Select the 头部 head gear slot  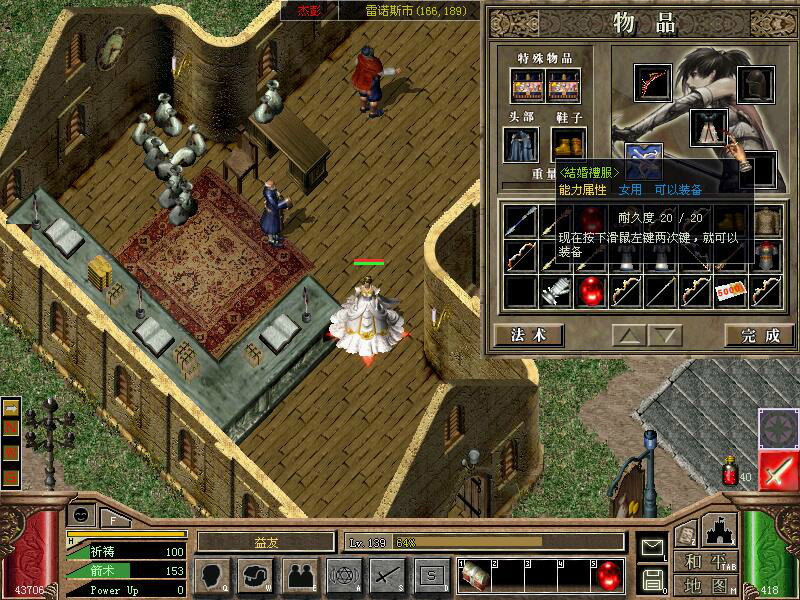[521, 144]
